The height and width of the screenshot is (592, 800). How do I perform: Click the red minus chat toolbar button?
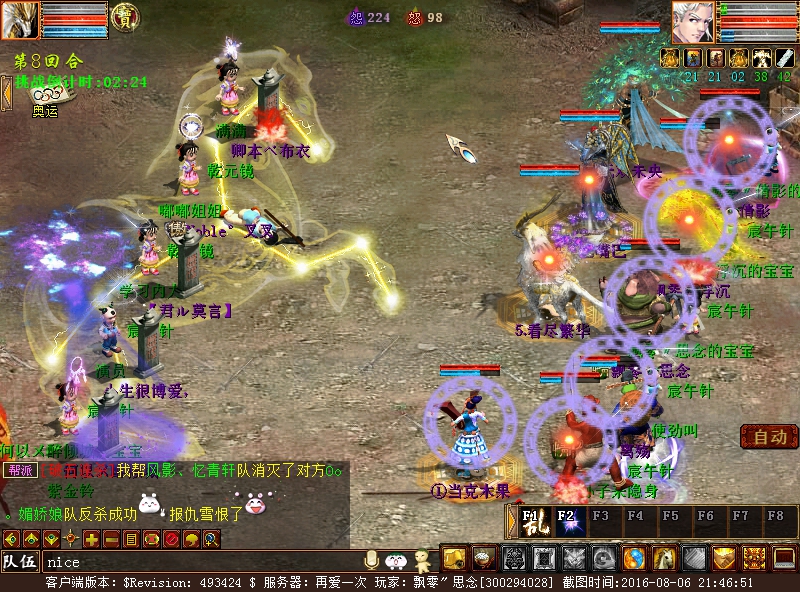(x=110, y=540)
